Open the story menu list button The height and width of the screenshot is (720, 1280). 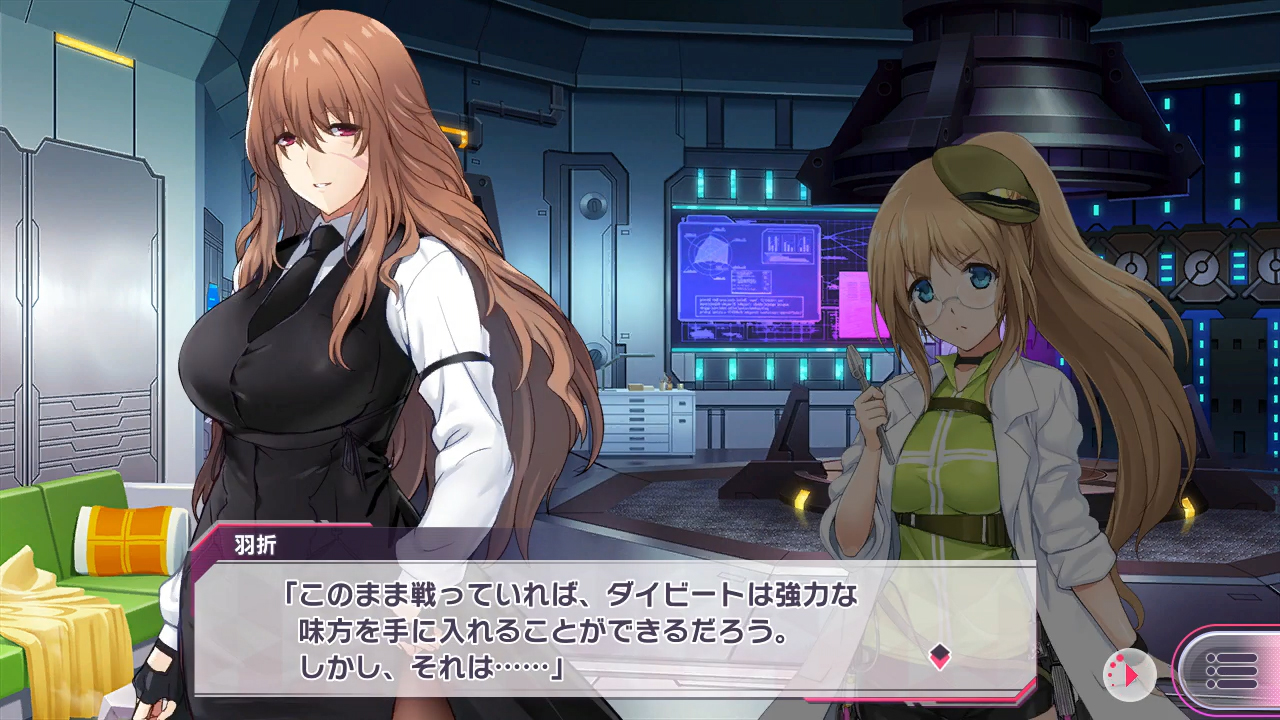(1231, 669)
